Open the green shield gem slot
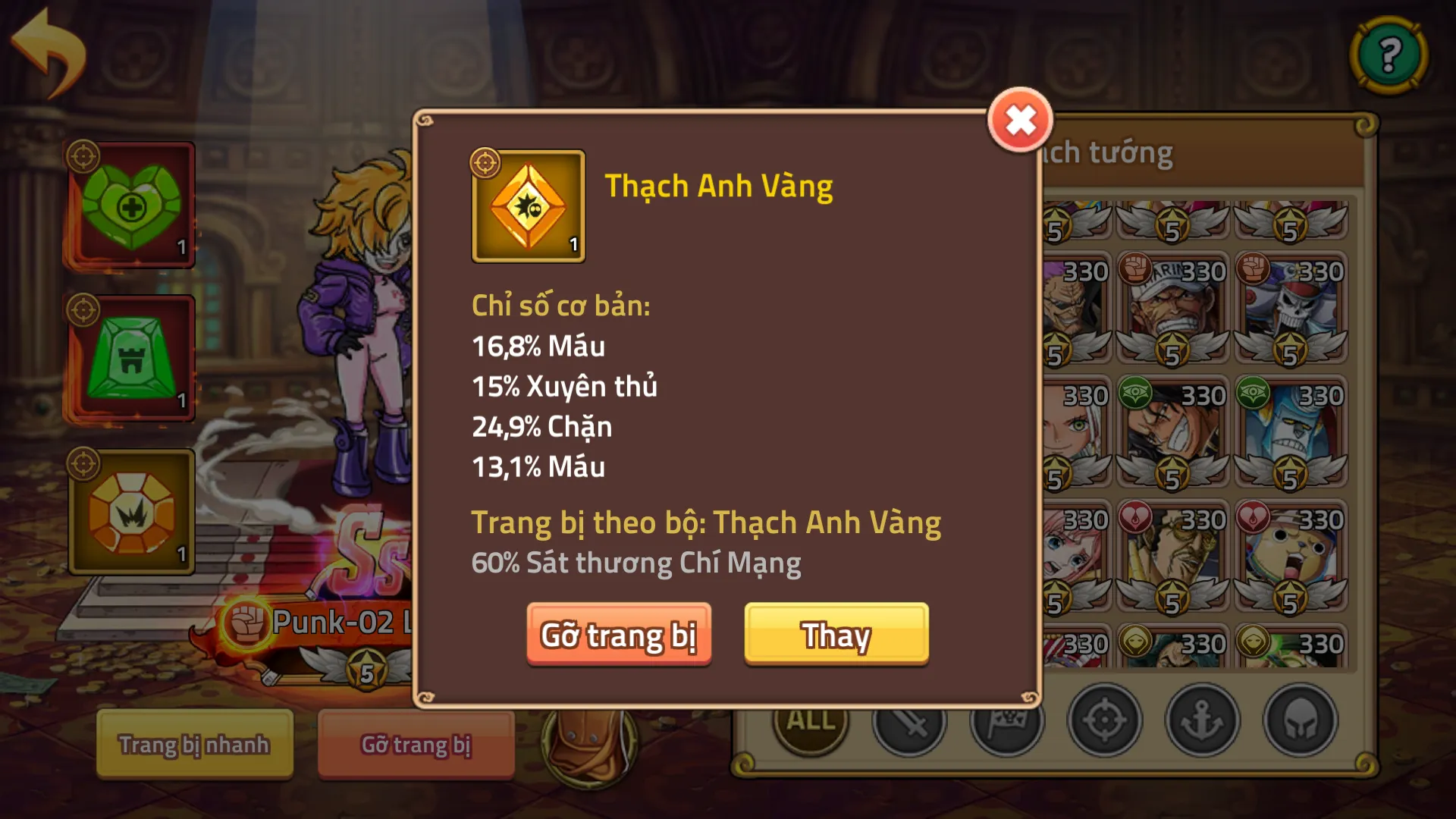Viewport: 1456px width, 819px height. pos(130,356)
